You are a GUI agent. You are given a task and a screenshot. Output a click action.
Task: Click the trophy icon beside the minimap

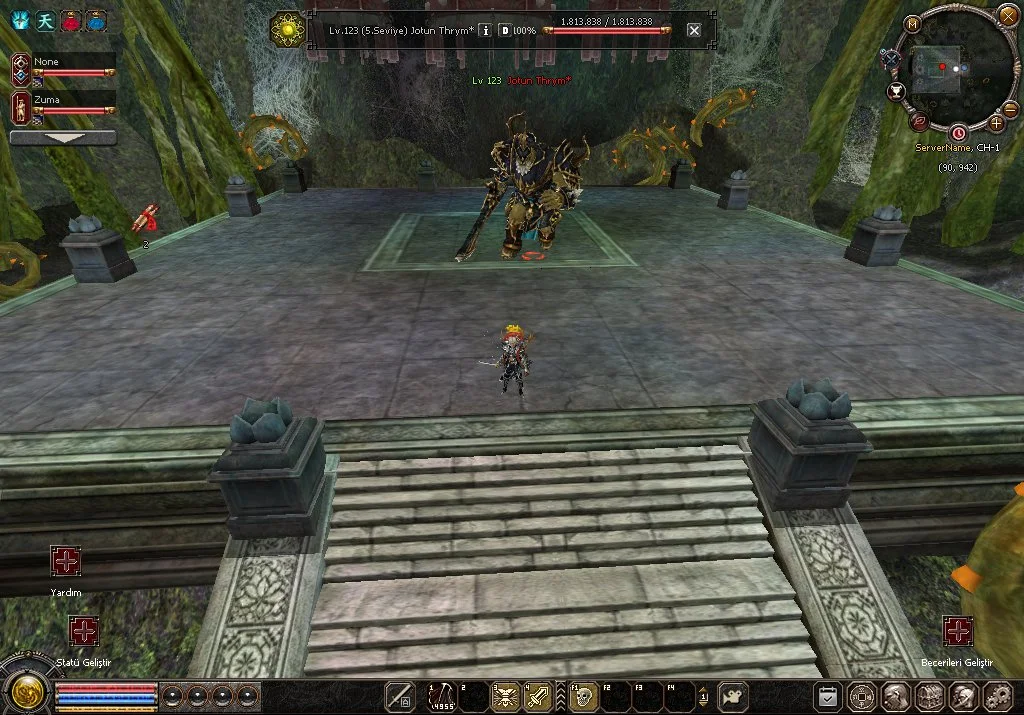896,92
